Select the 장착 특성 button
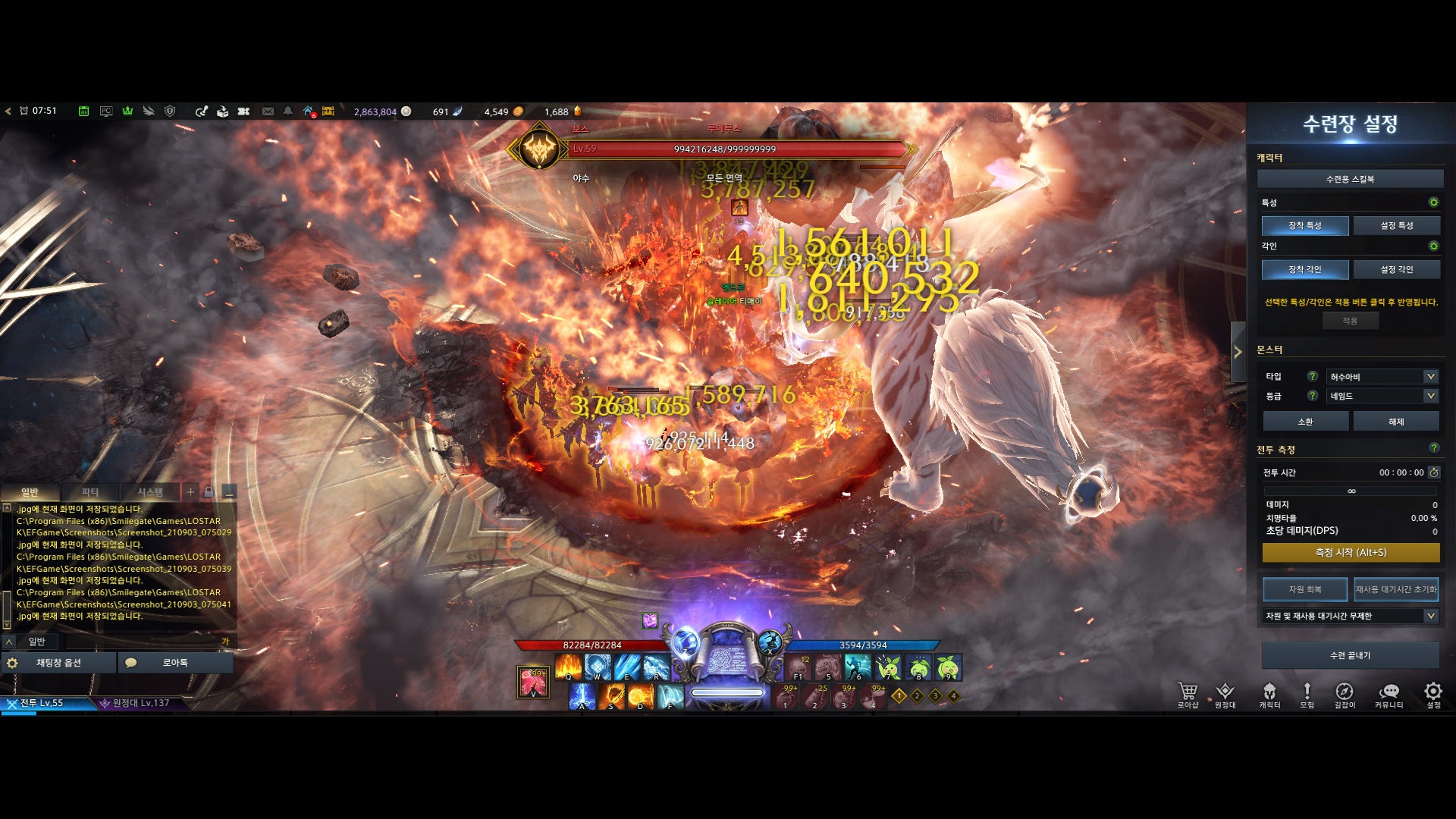 pos(1304,225)
